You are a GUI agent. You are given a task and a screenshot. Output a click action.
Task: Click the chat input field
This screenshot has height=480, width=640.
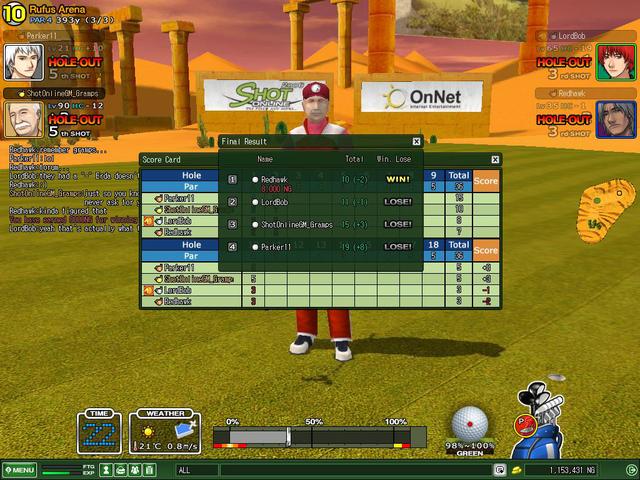[x=340, y=470]
